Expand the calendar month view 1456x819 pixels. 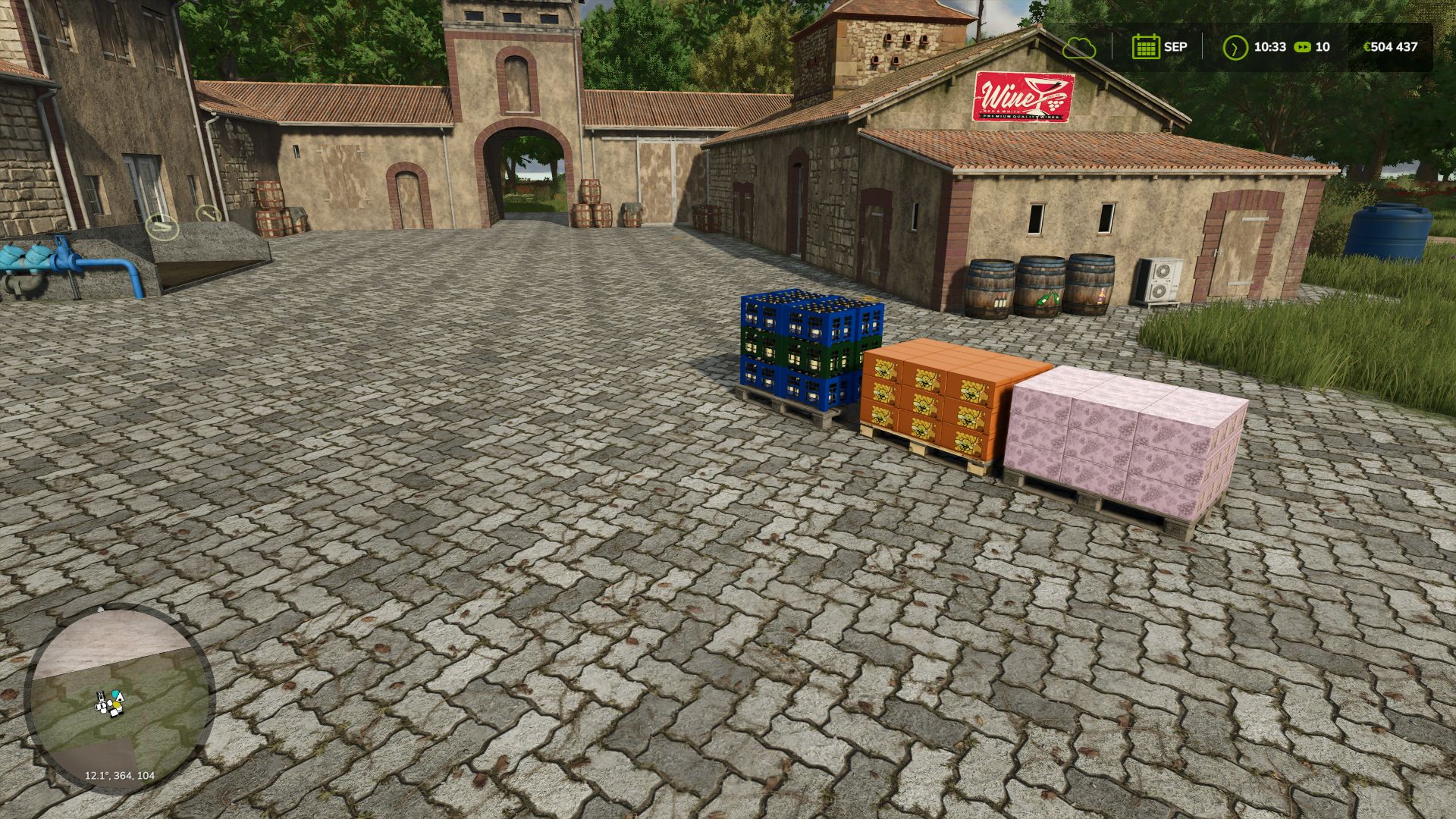point(1146,46)
